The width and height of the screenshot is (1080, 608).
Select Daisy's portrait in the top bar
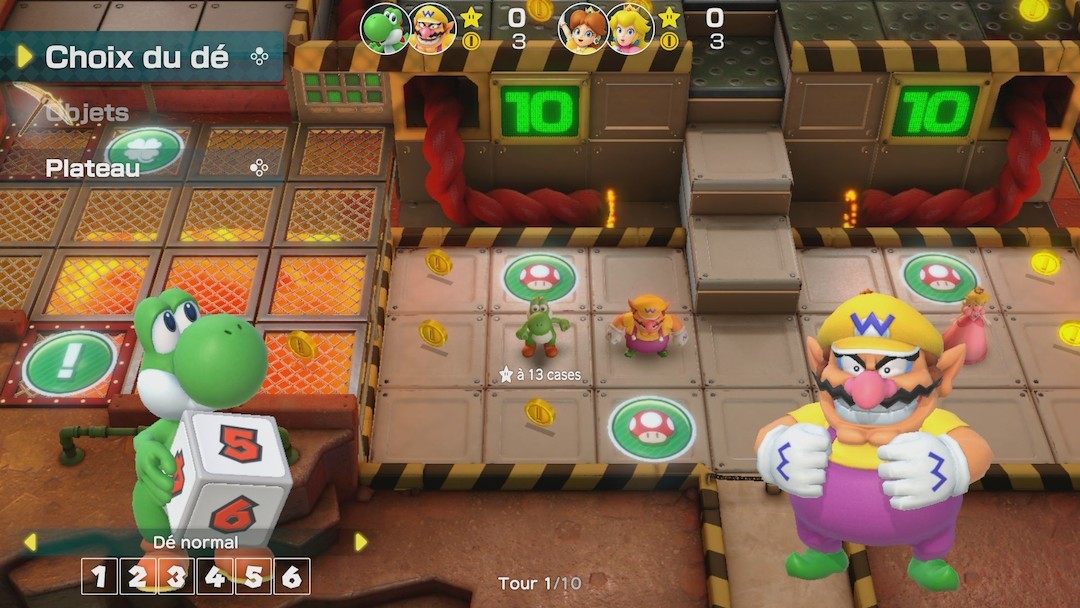coord(583,28)
